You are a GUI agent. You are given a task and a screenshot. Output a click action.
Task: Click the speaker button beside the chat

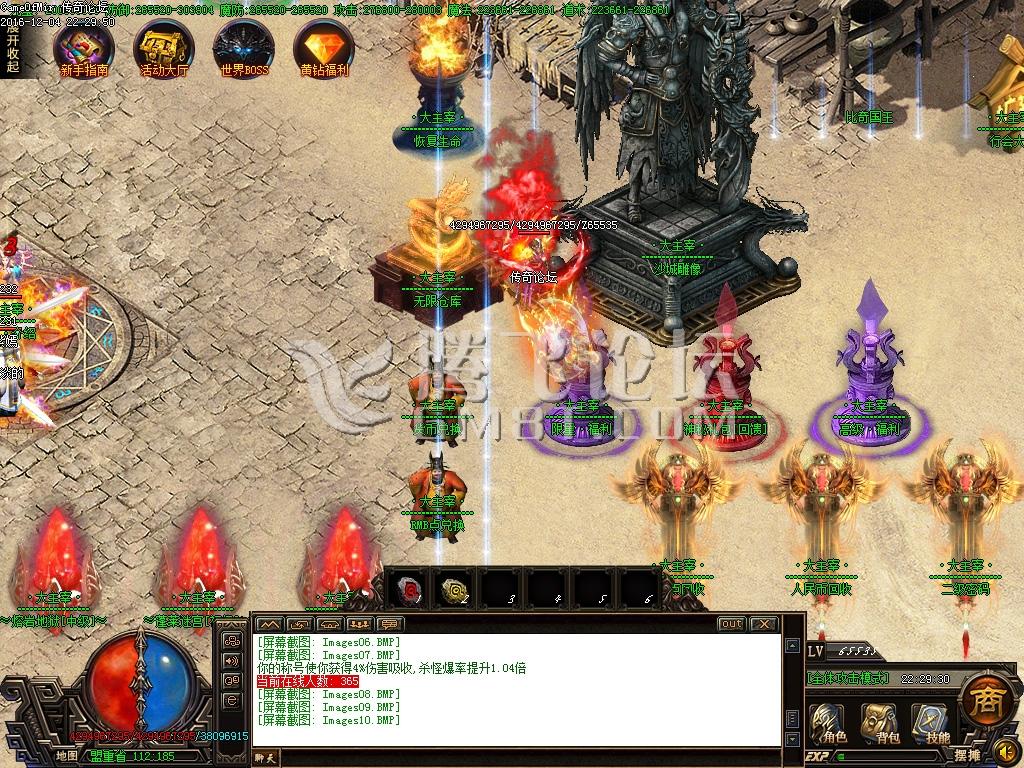click(232, 660)
